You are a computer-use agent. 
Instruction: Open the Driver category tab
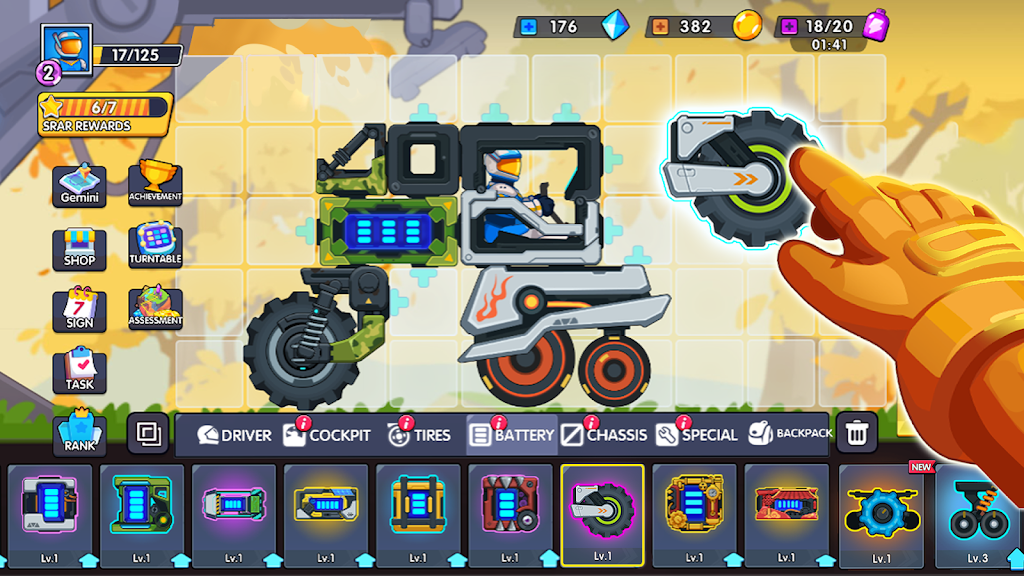tap(234, 435)
